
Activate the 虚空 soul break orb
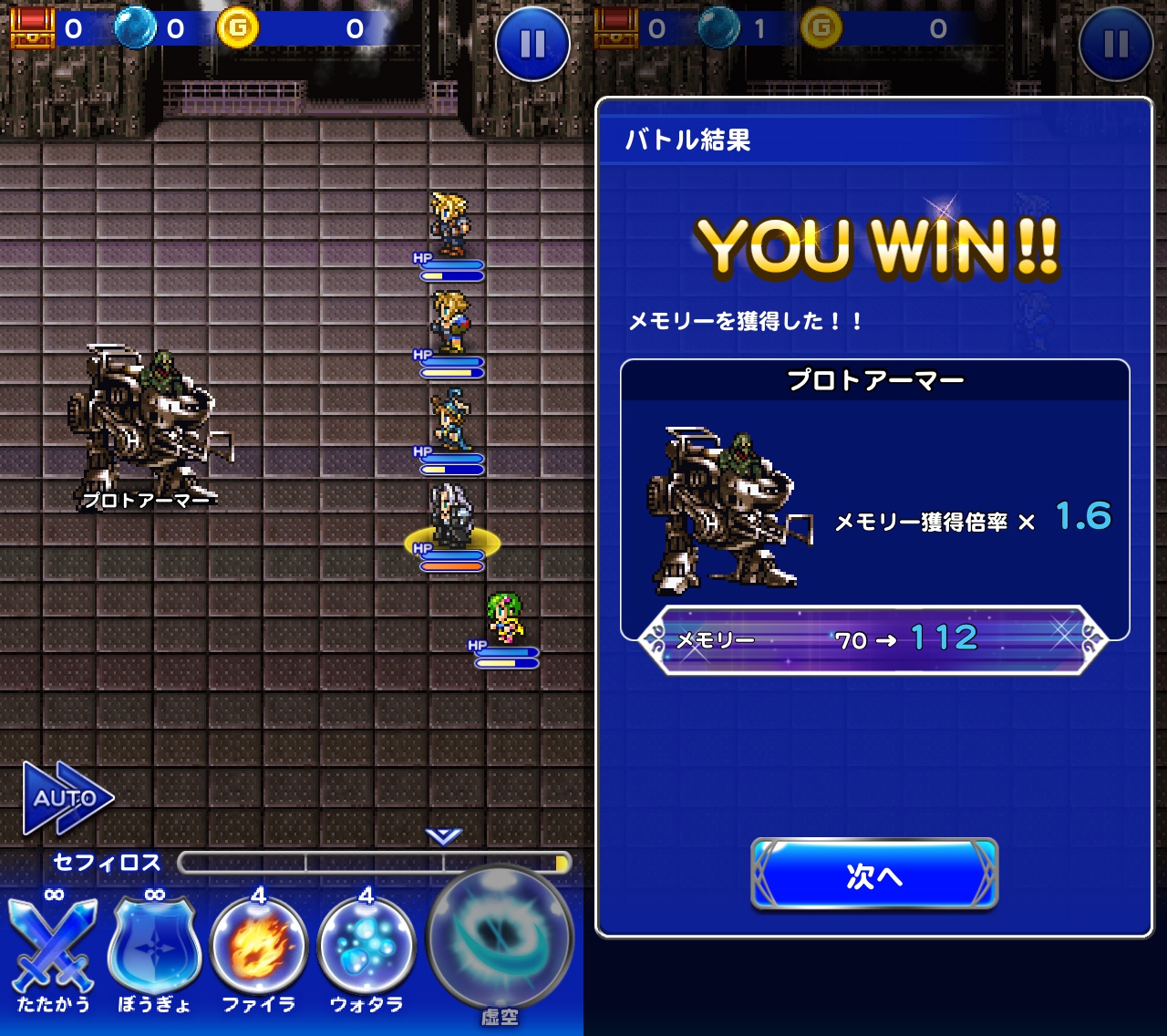[x=501, y=941]
